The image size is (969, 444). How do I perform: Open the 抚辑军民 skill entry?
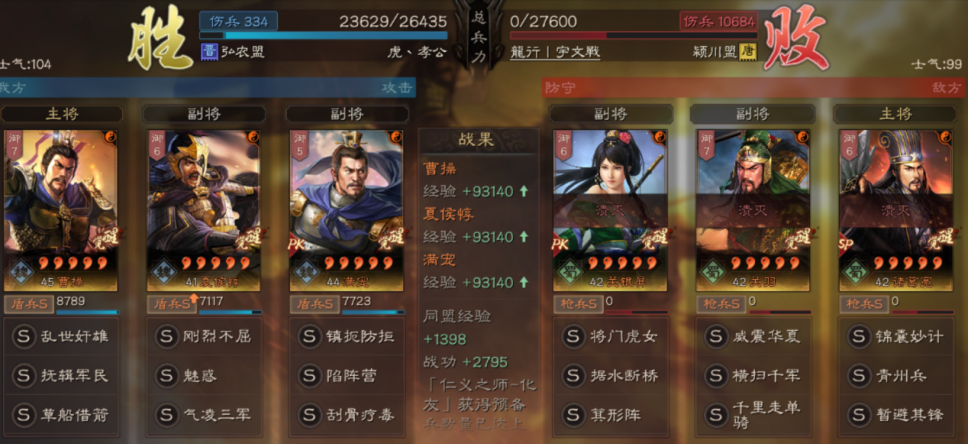61,376
